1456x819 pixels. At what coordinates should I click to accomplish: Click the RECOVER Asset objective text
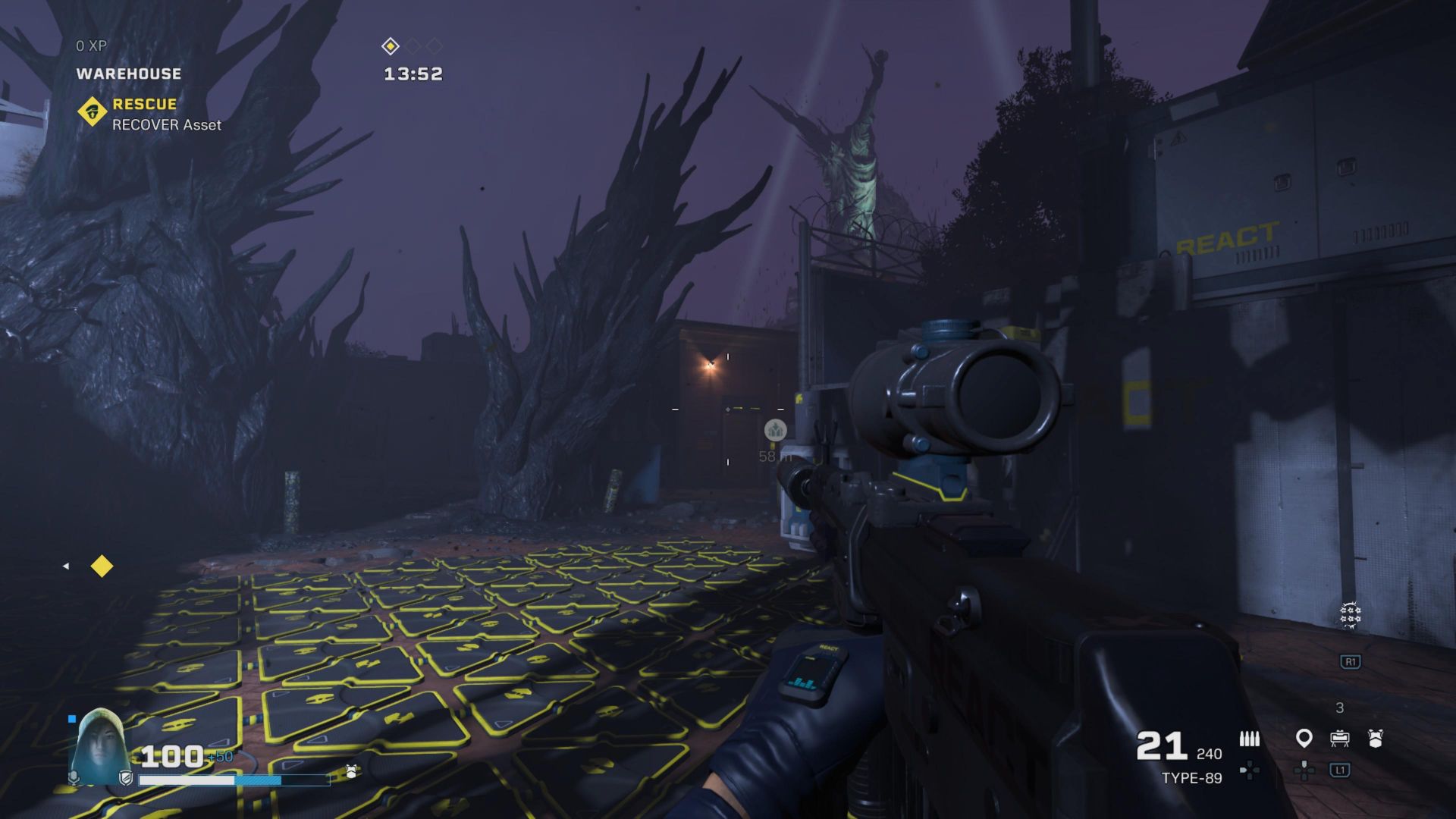(165, 125)
